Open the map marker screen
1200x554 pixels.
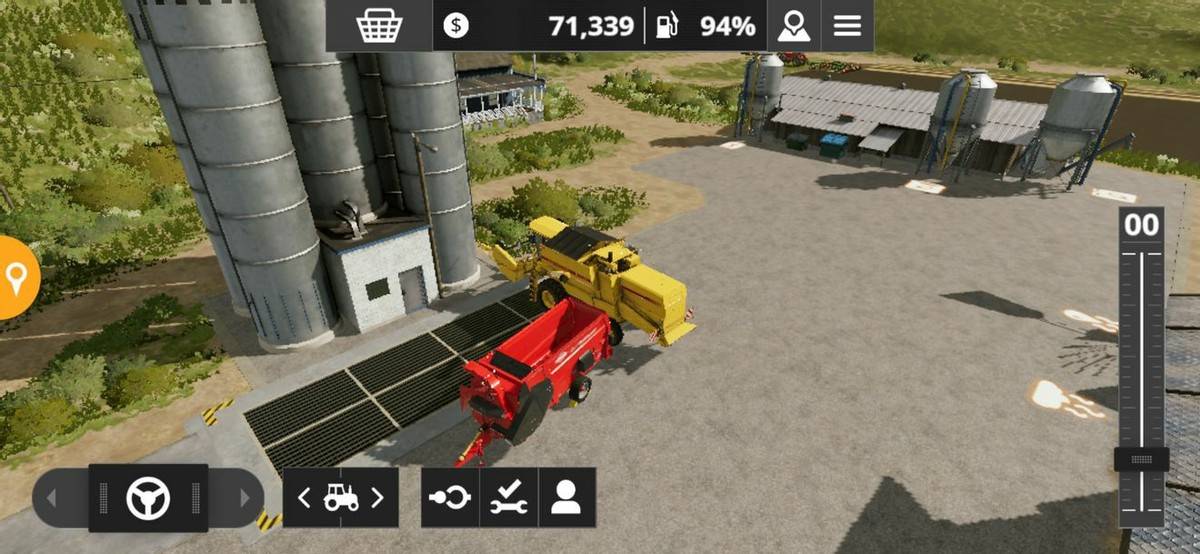pyautogui.click(x=794, y=26)
